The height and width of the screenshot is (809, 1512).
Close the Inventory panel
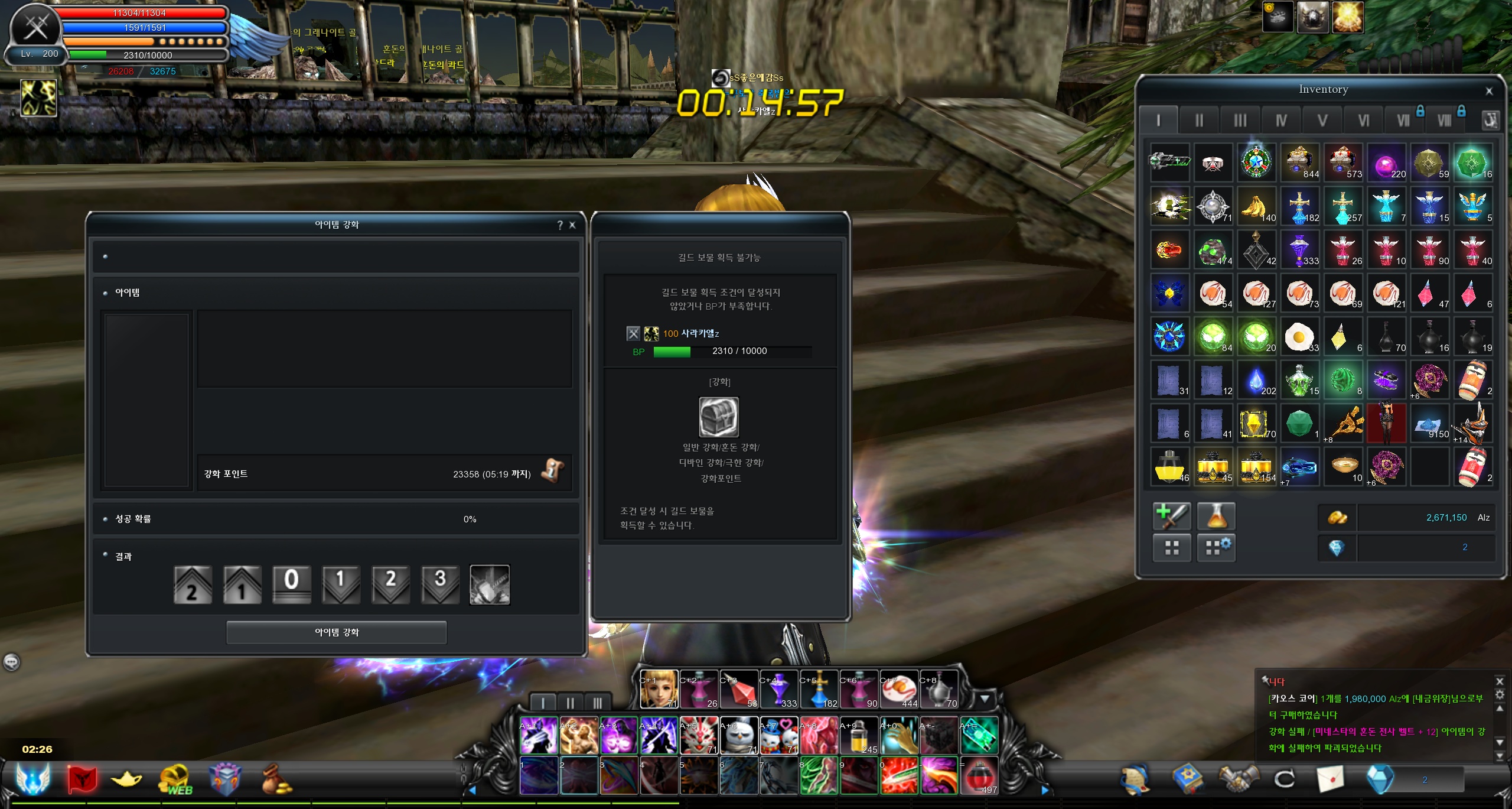(x=1489, y=91)
